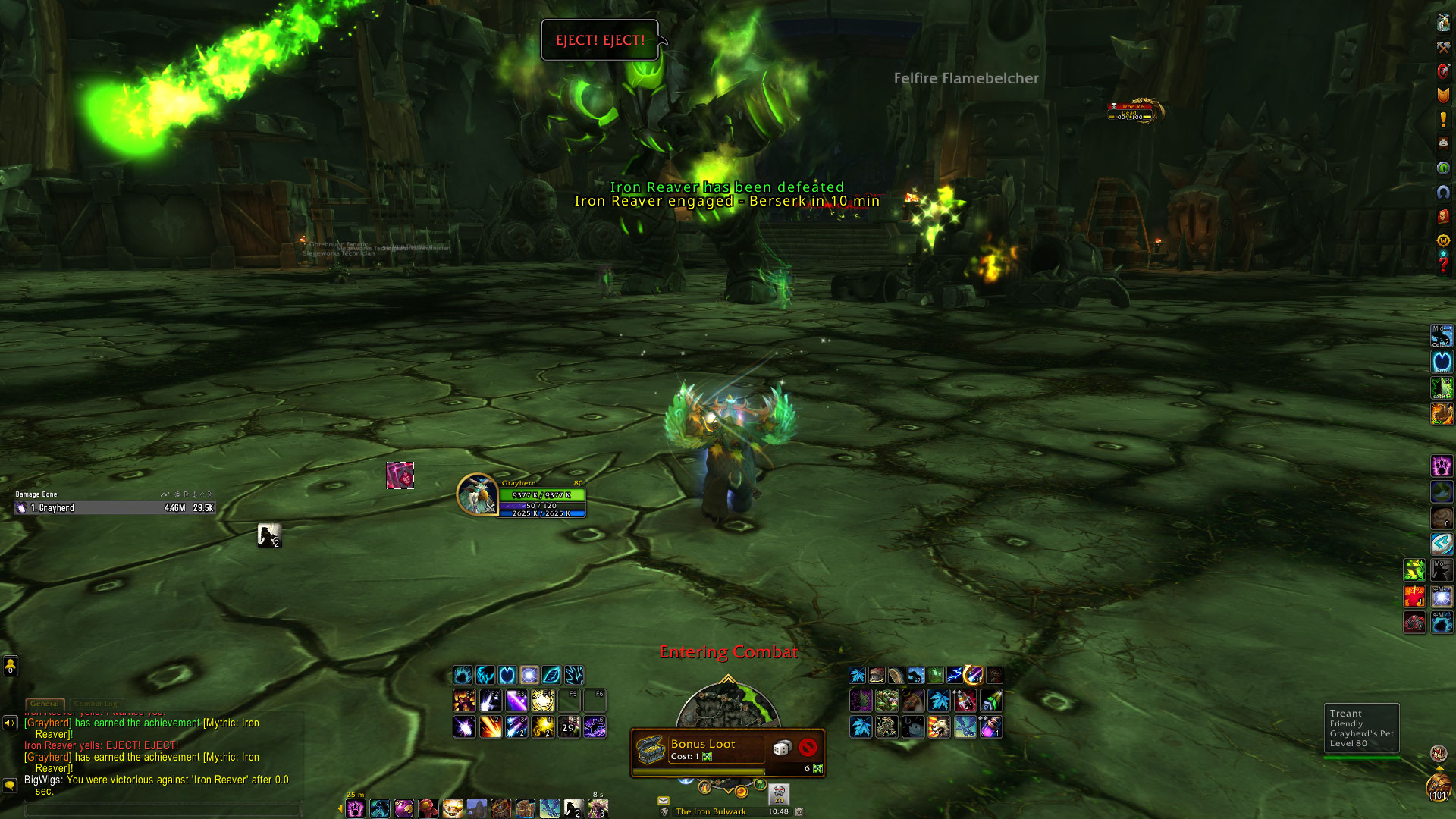1456x819 pixels.
Task: Open the crossed hammers professions button
Action: (x=1443, y=47)
